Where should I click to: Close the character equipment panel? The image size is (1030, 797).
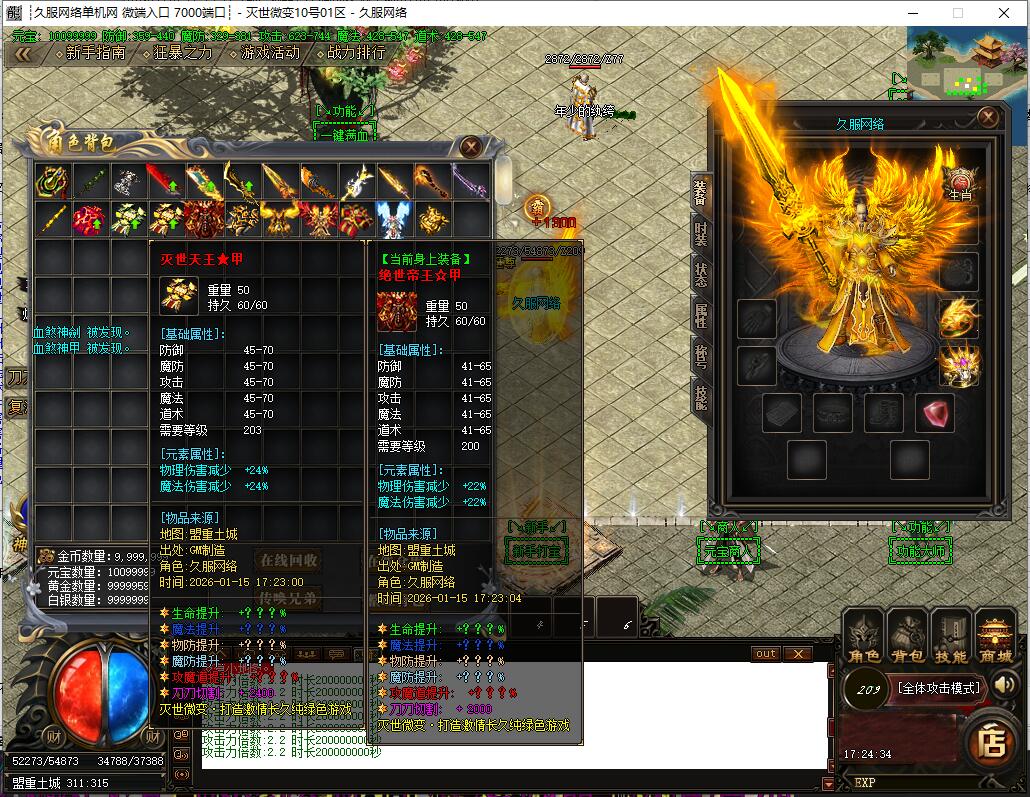point(988,117)
